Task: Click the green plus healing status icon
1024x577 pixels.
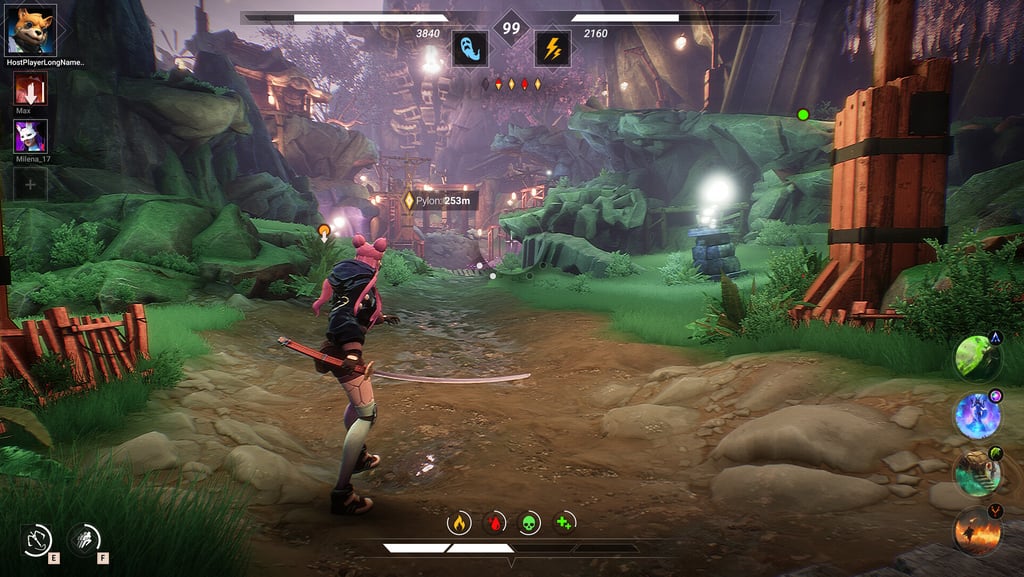Action: (564, 522)
